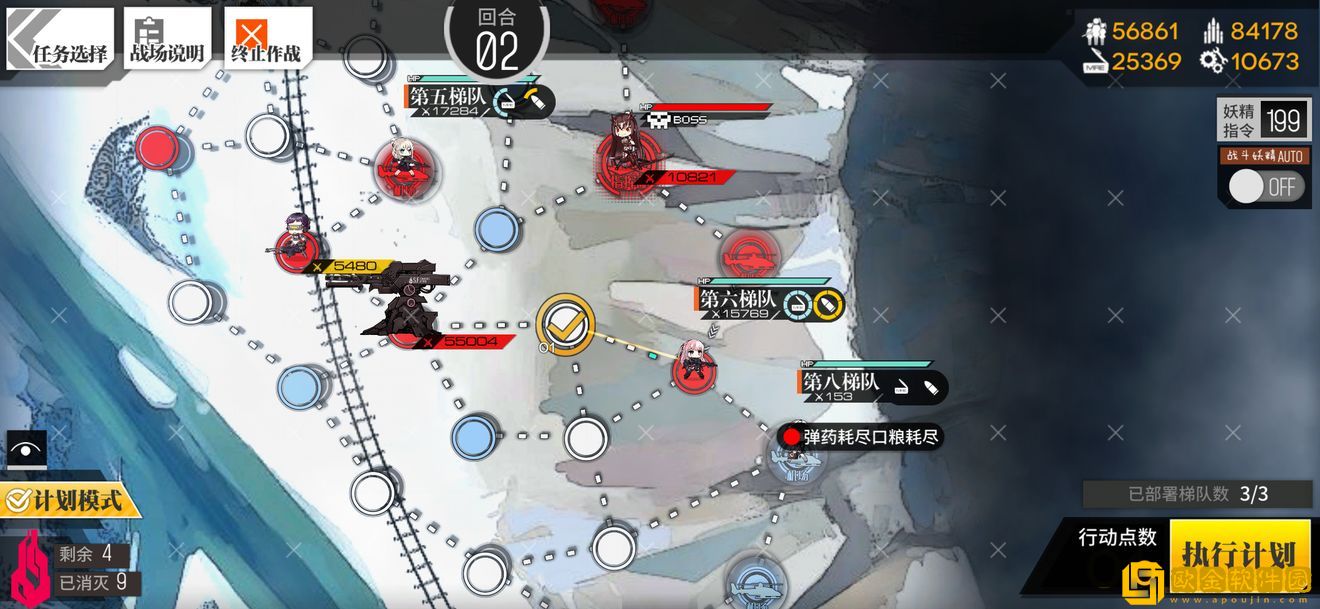Select the sixth echelon (第六梯队) unit
Viewport: 1320px width, 609px height.
coord(693,366)
